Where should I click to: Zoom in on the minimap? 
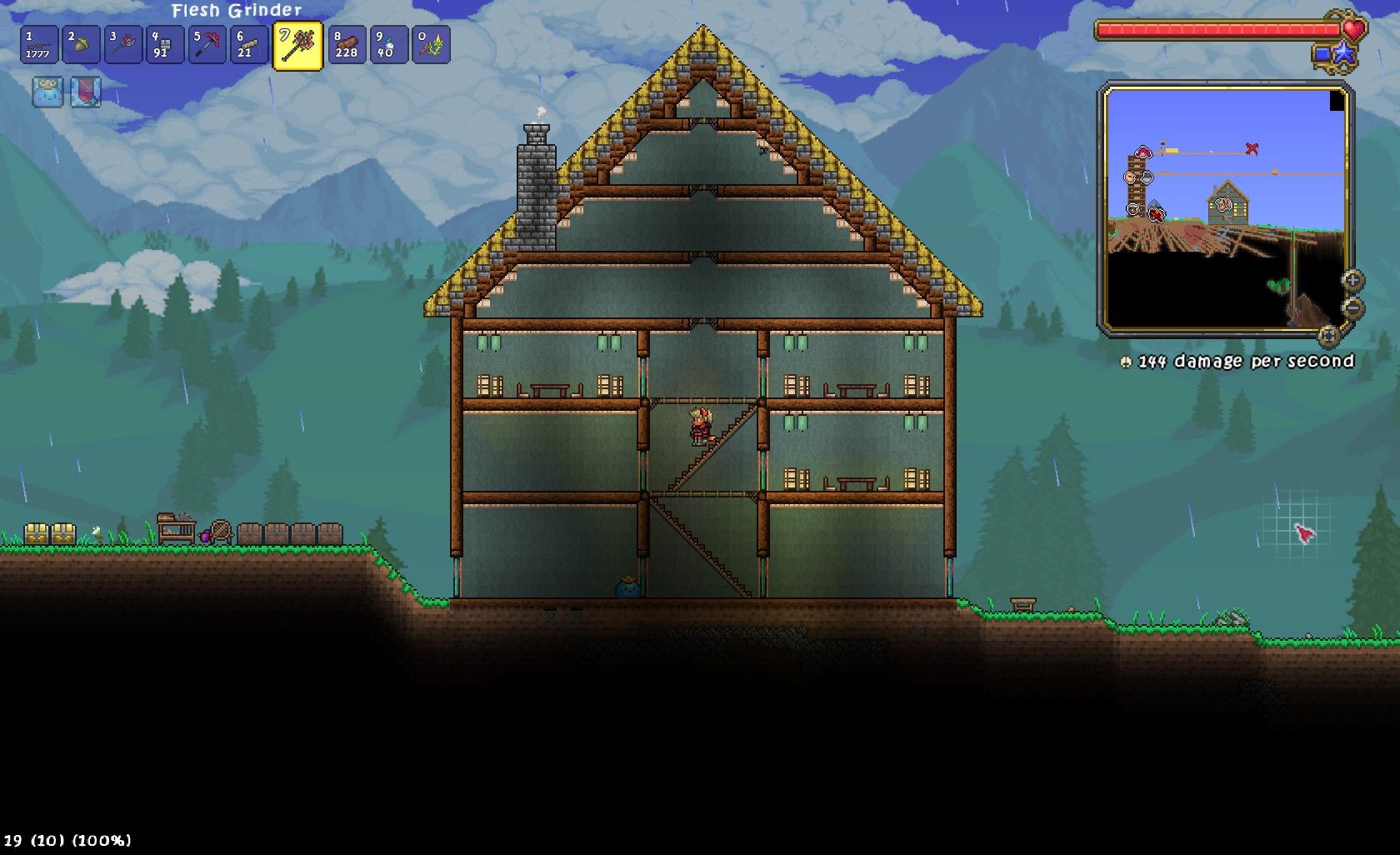tap(1352, 282)
